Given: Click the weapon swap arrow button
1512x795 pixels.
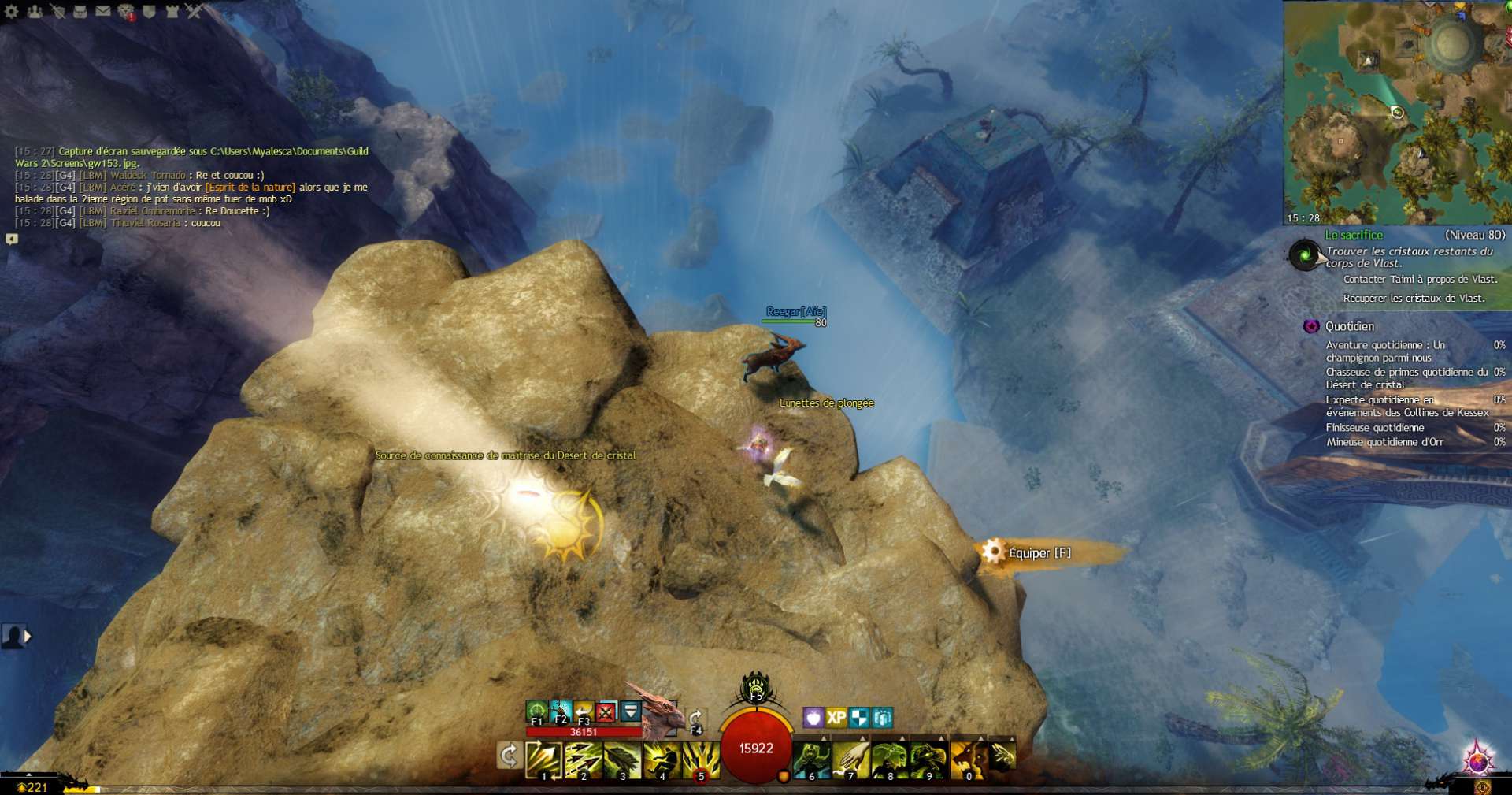Looking at the screenshot, I should (x=509, y=756).
